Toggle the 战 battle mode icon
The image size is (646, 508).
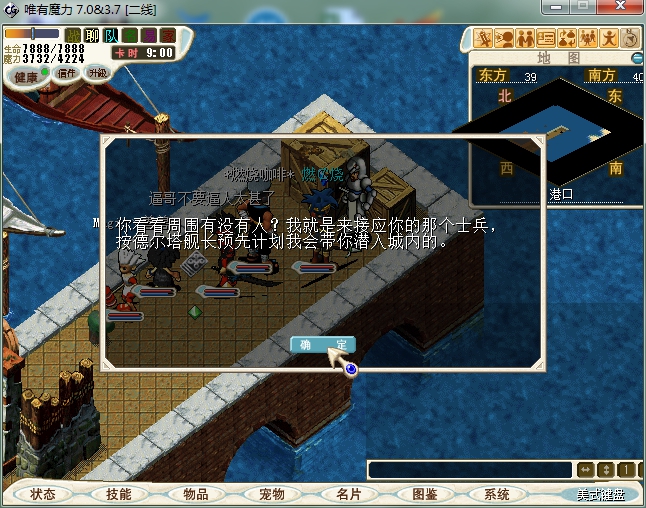coord(73,35)
